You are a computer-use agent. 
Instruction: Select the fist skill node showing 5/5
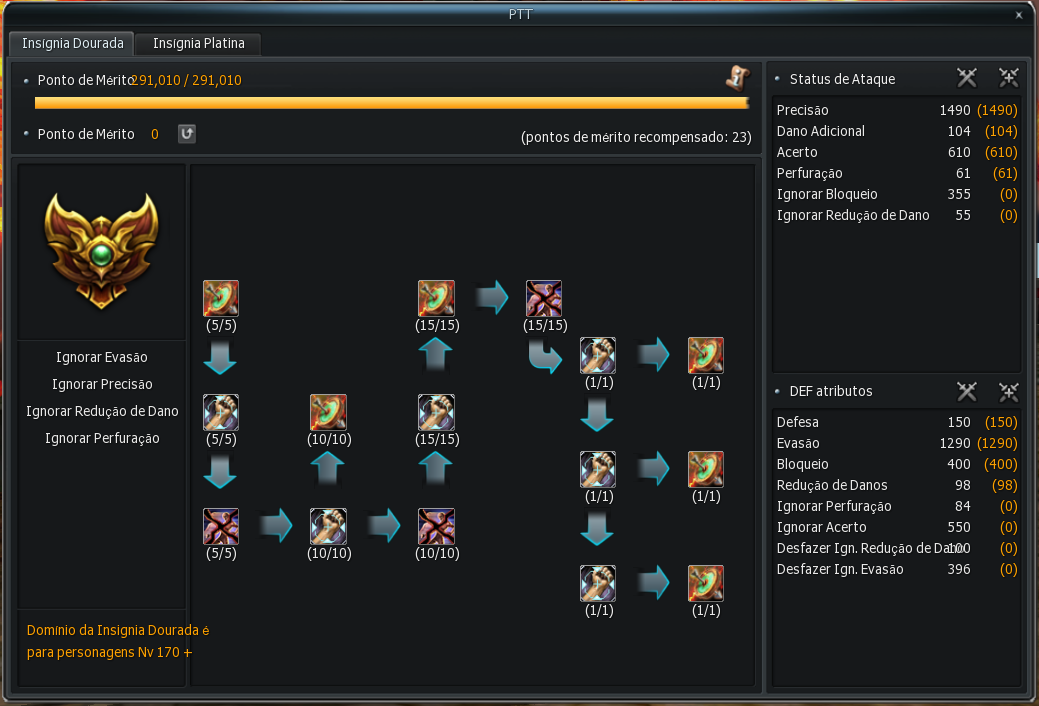coord(221,412)
